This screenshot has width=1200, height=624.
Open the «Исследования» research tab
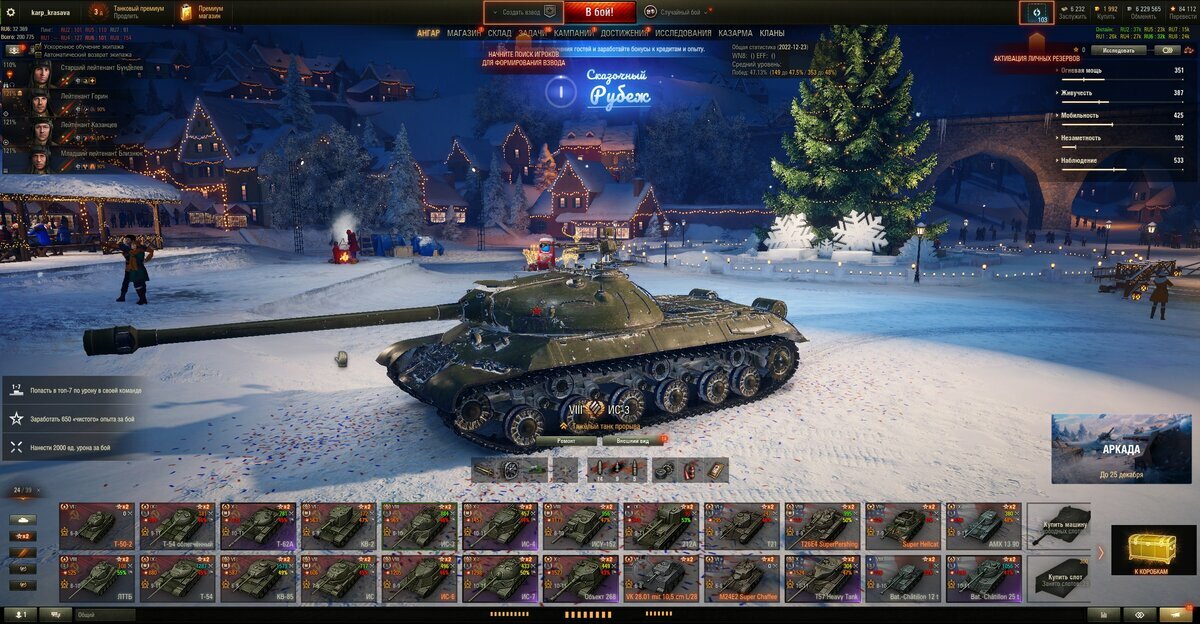click(683, 33)
